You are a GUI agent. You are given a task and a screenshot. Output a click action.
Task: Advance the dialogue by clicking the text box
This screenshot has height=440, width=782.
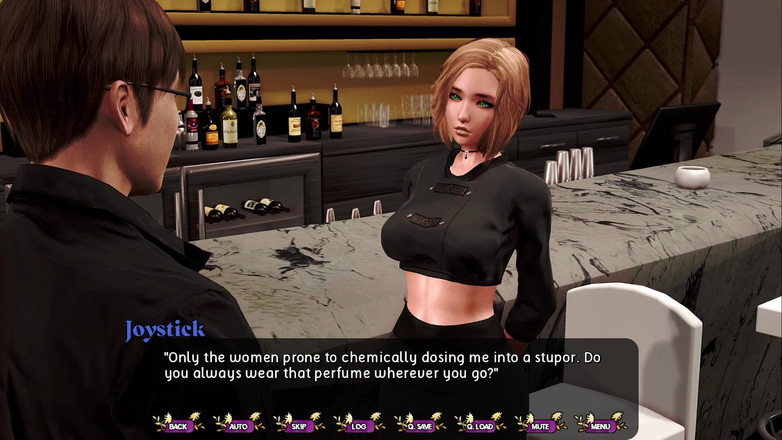click(x=390, y=372)
